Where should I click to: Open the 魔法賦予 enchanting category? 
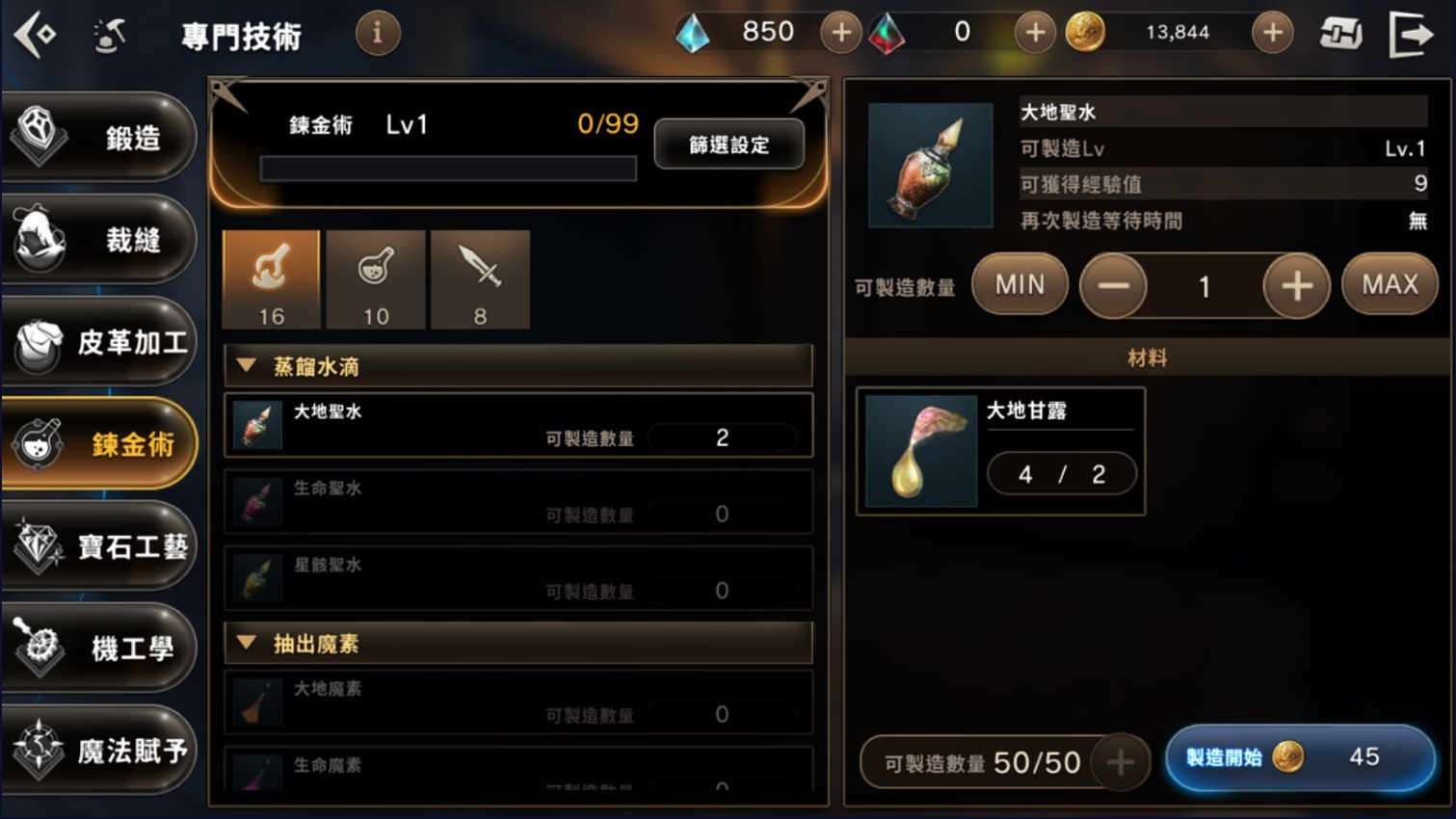click(99, 751)
